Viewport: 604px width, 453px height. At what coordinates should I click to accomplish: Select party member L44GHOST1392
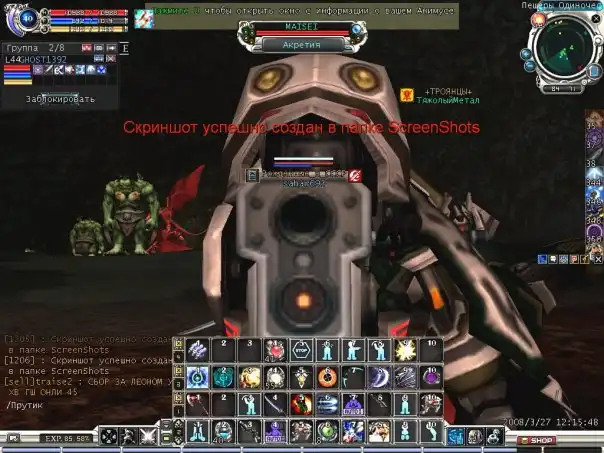coord(35,60)
